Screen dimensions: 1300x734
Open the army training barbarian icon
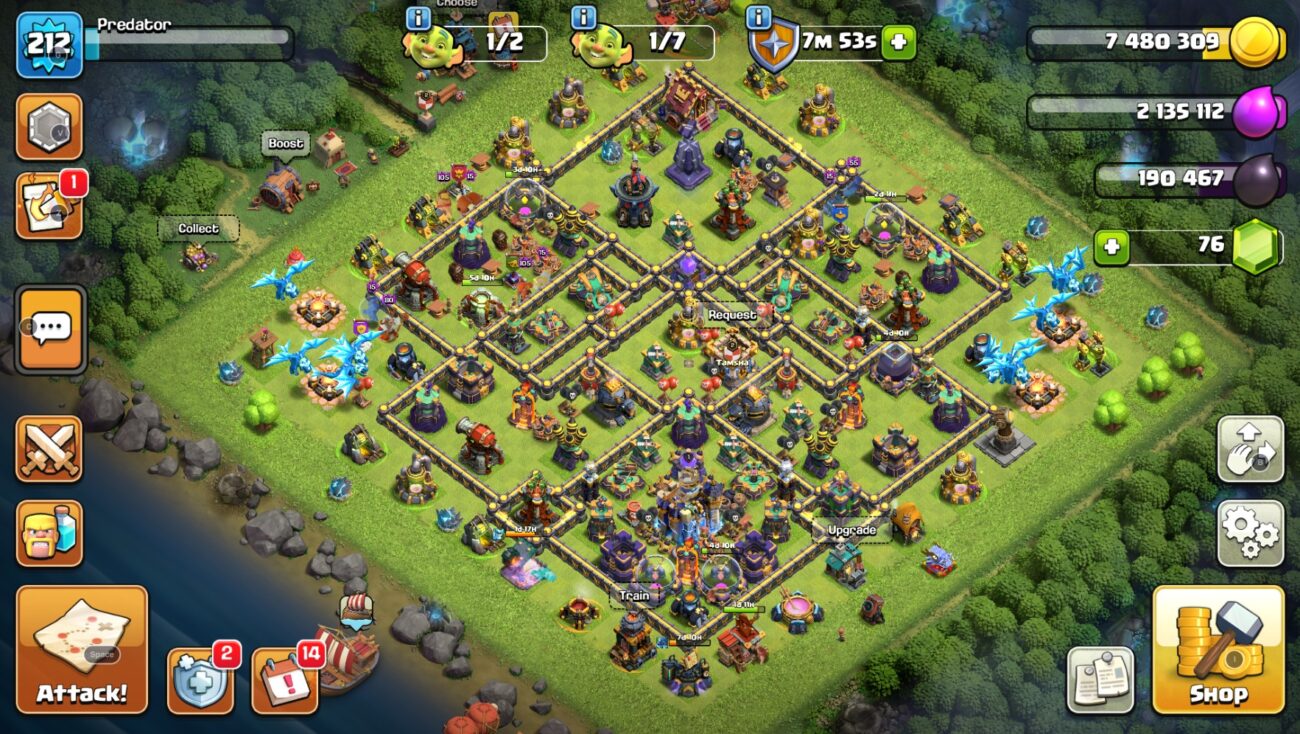point(49,533)
